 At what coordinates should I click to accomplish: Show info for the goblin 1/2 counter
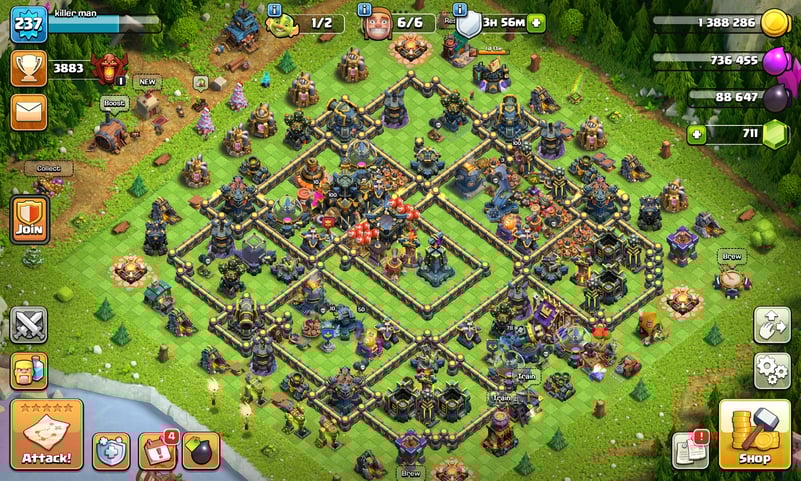275,9
